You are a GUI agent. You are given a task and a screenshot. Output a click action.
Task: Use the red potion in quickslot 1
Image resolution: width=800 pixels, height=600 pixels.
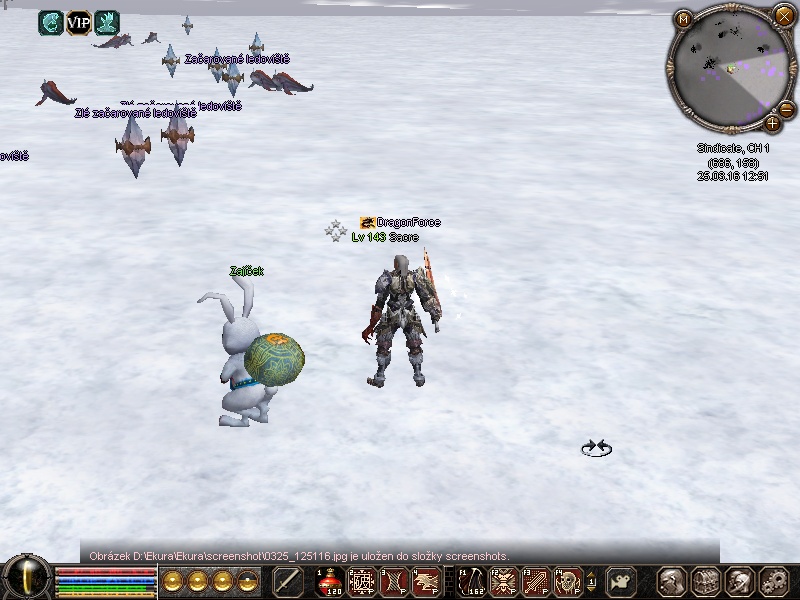pos(331,581)
